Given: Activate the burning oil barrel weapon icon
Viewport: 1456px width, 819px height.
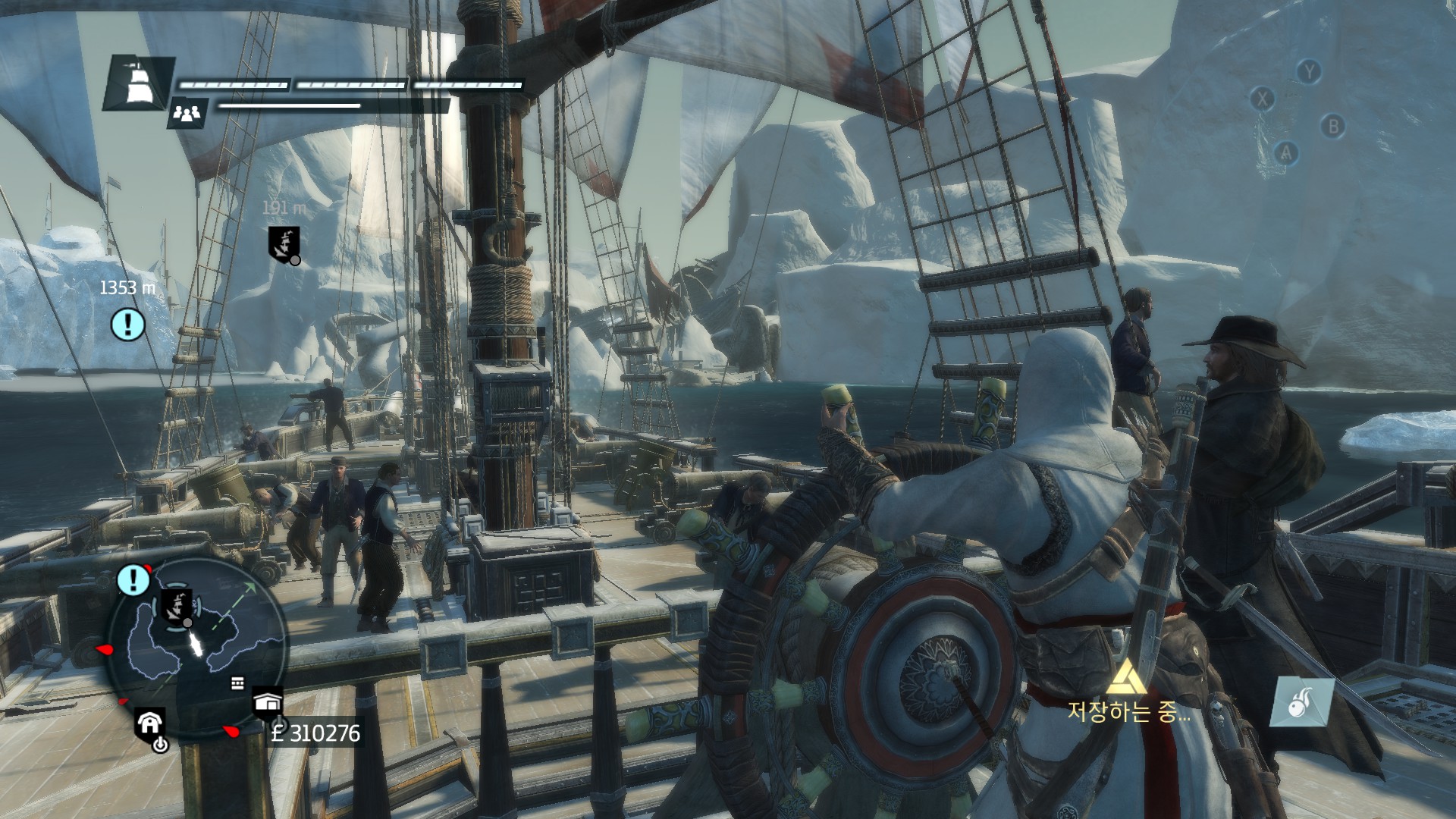Looking at the screenshot, I should pos(1301,701).
